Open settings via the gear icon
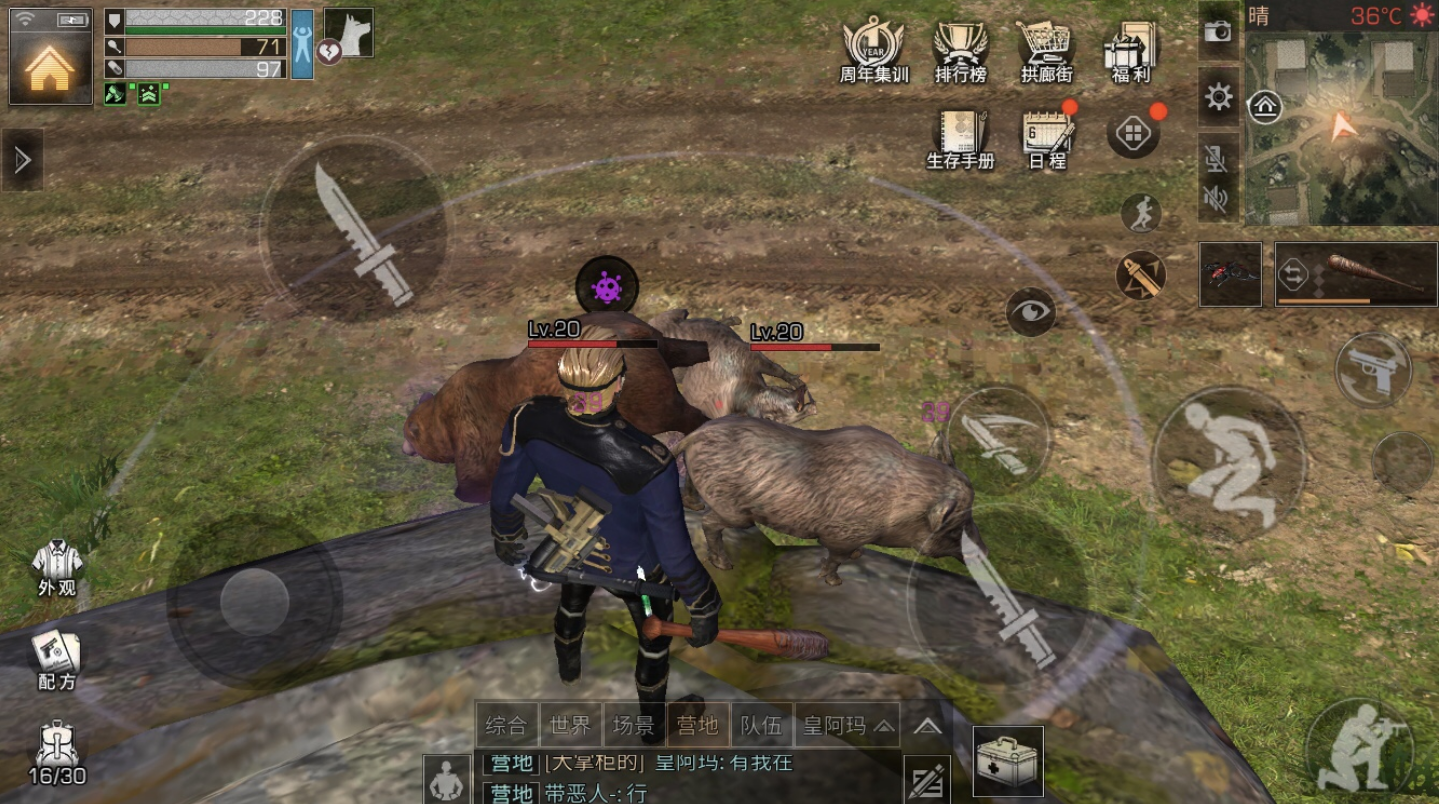The width and height of the screenshot is (1439, 804). click(x=1218, y=97)
